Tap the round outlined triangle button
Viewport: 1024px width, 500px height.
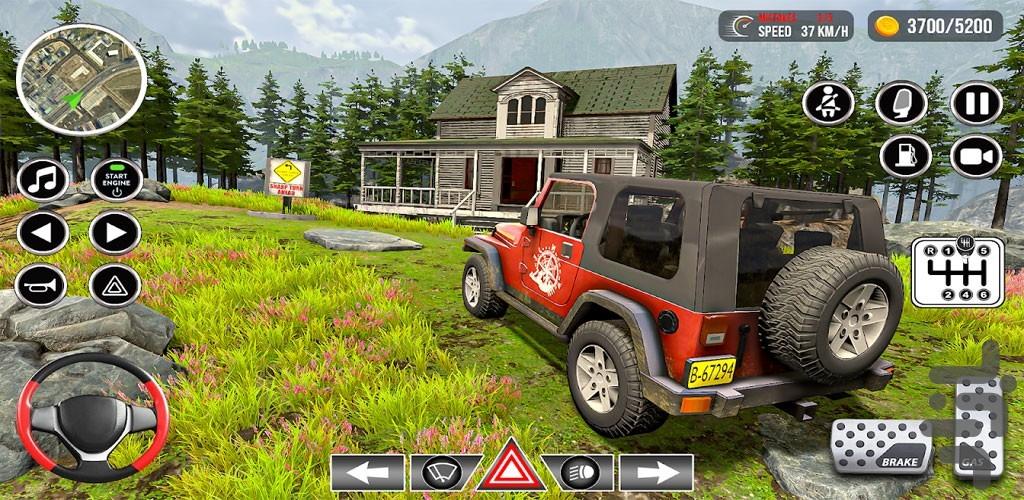click(x=115, y=286)
